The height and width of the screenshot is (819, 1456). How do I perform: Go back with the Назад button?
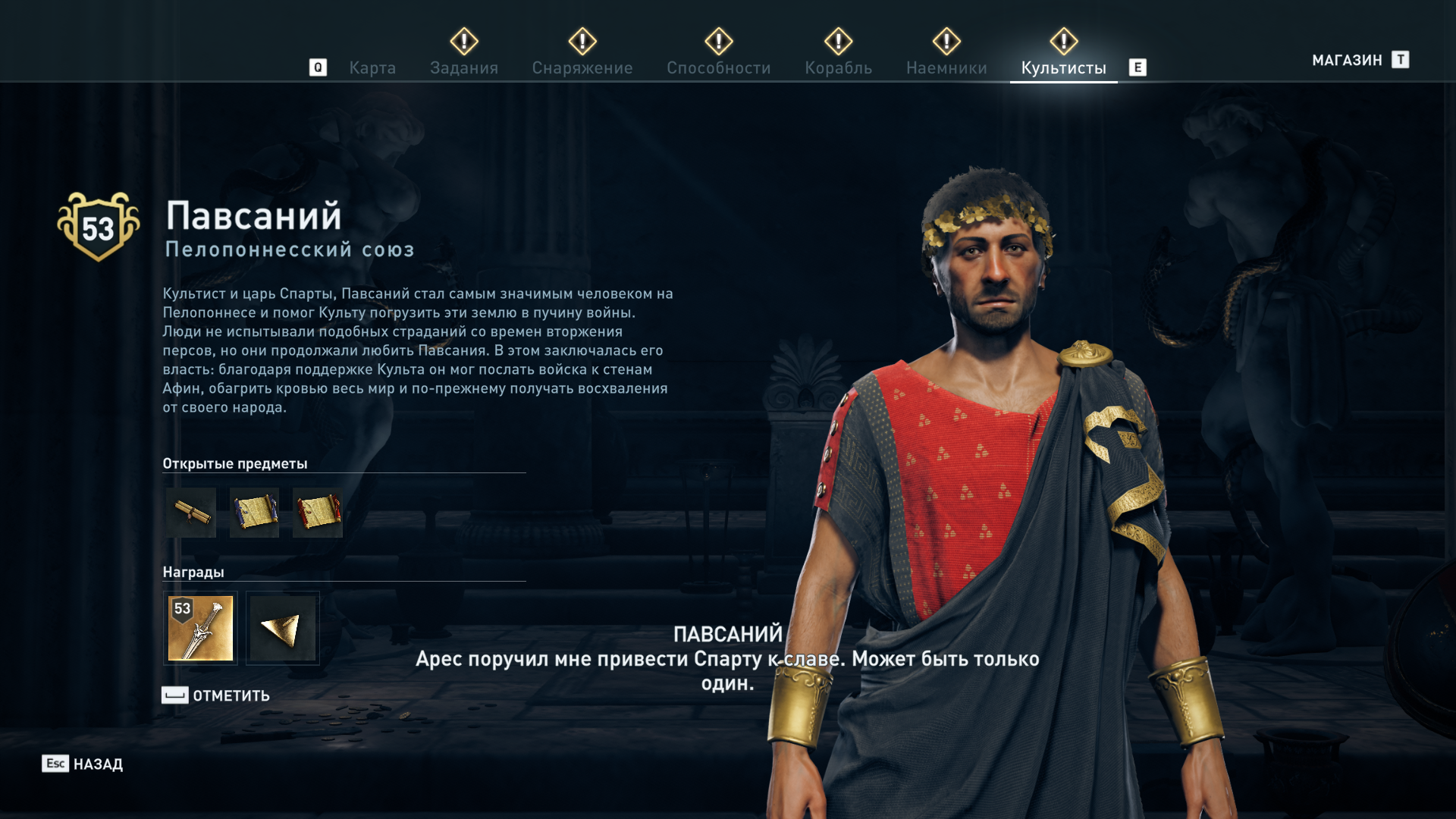(83, 764)
